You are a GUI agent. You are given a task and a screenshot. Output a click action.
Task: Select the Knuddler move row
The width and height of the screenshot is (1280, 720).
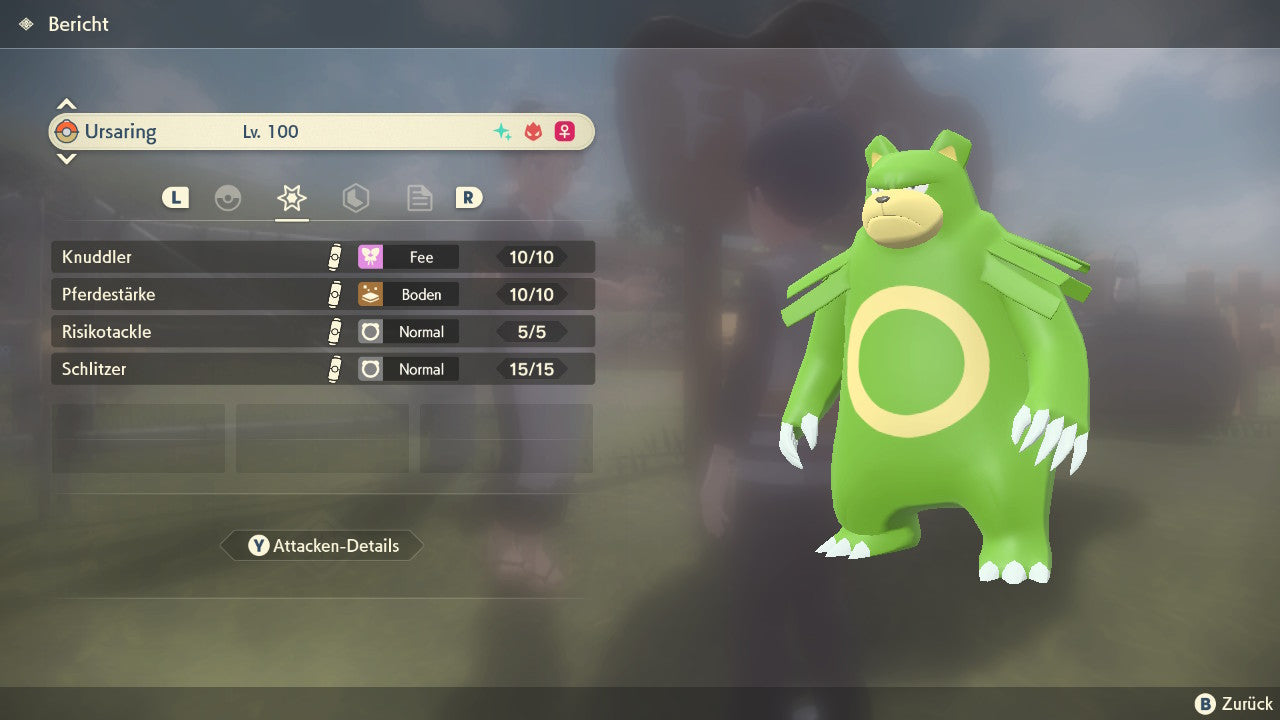click(322, 257)
